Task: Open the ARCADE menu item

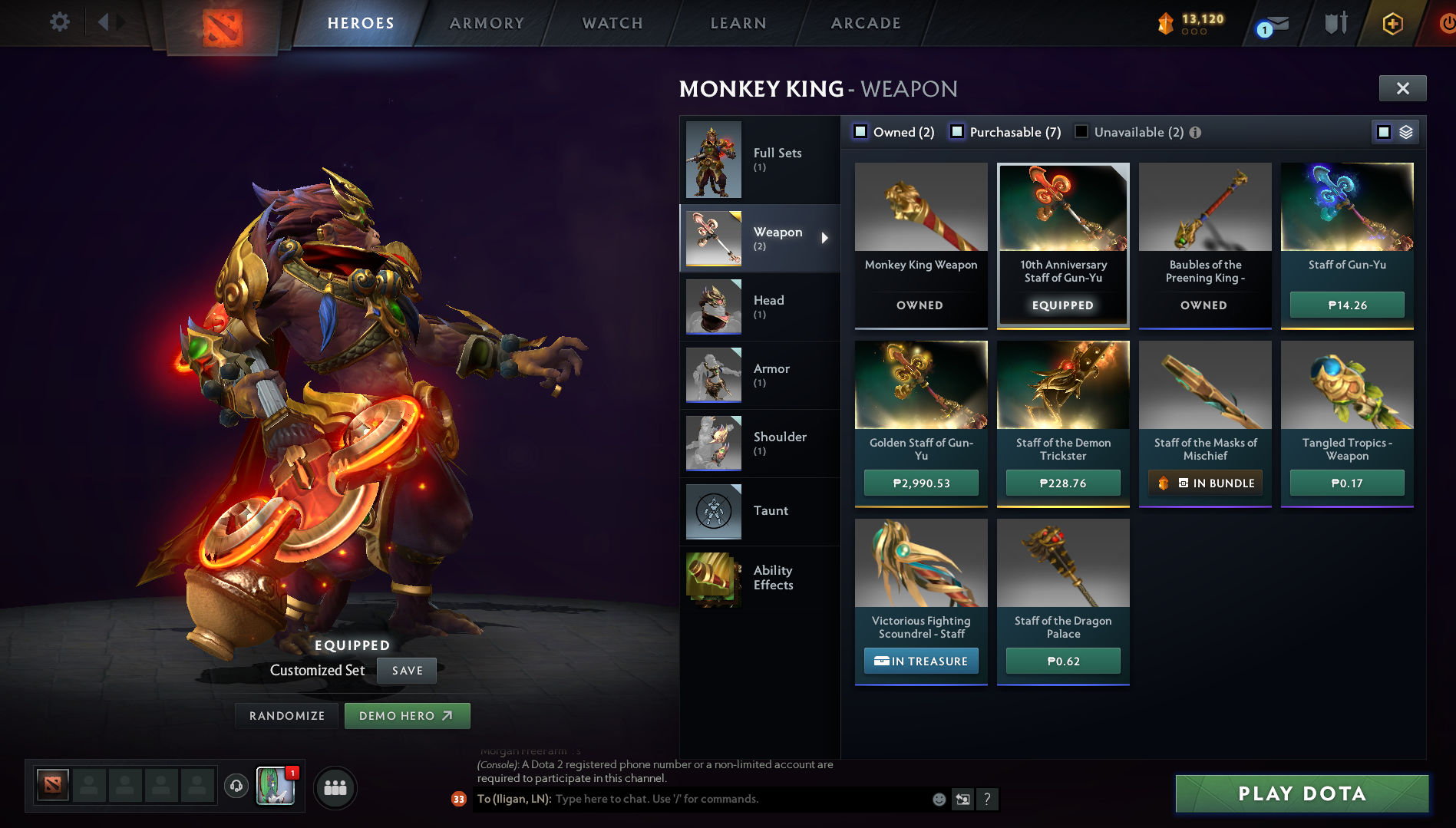Action: coord(865,23)
